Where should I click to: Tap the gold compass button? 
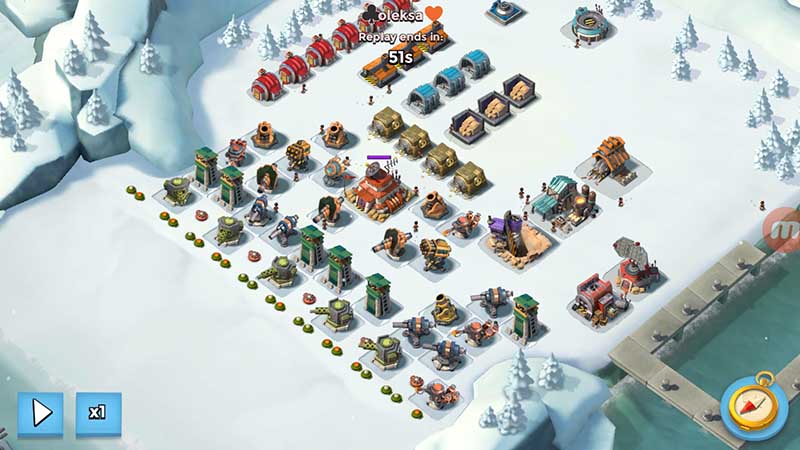[757, 409]
